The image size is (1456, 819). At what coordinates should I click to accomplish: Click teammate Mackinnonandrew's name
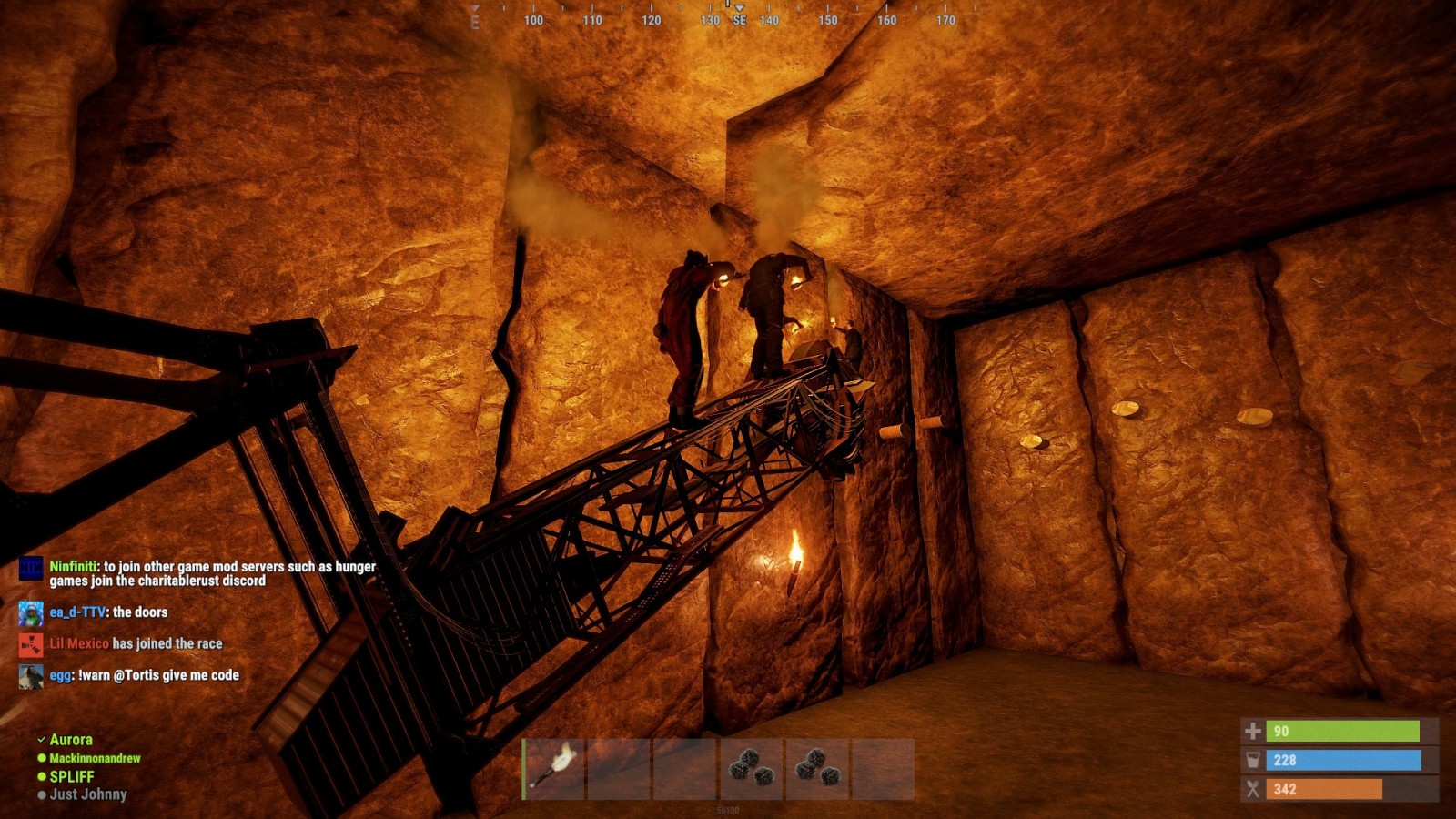click(x=95, y=758)
